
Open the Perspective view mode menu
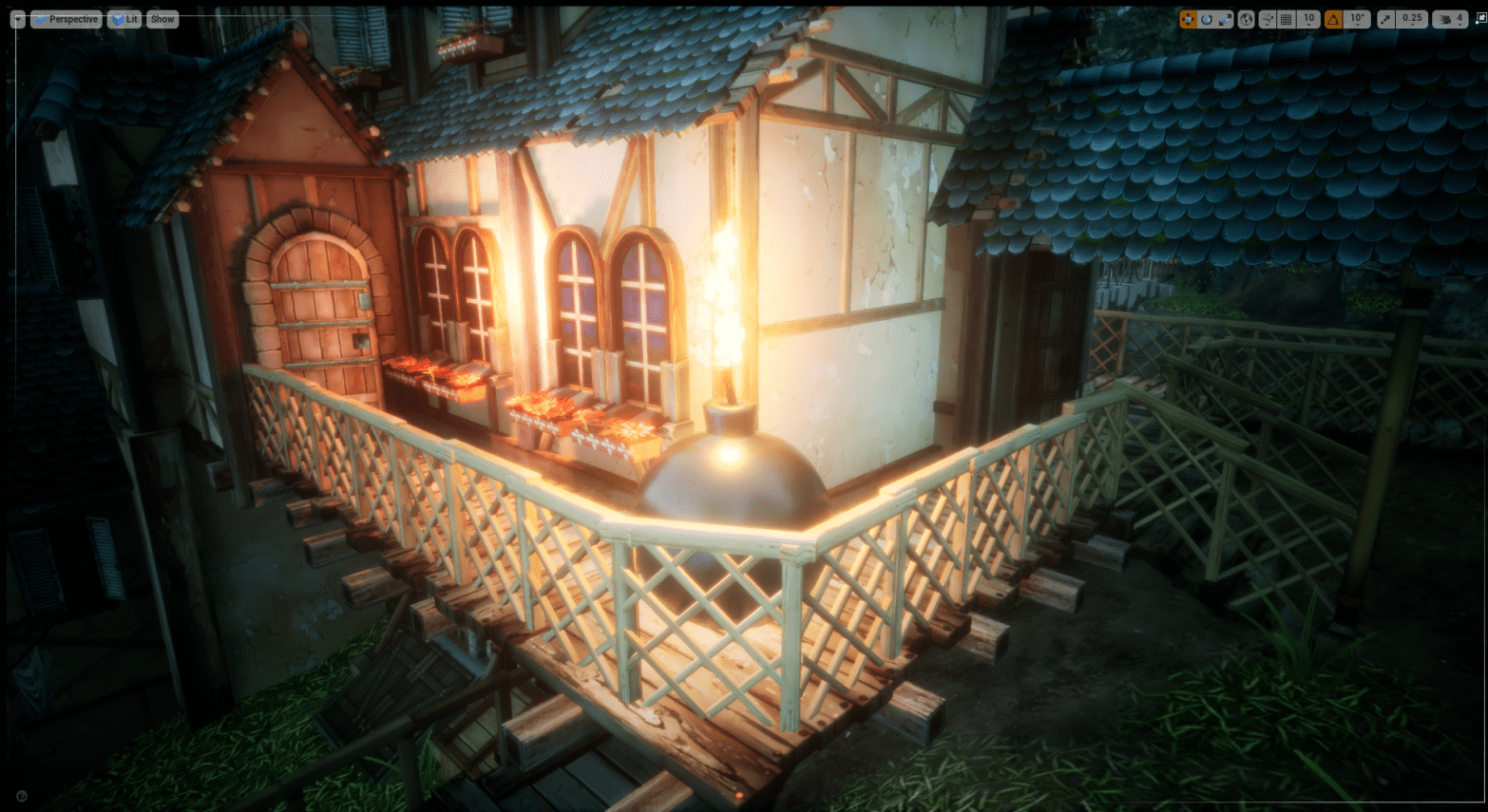click(x=67, y=19)
